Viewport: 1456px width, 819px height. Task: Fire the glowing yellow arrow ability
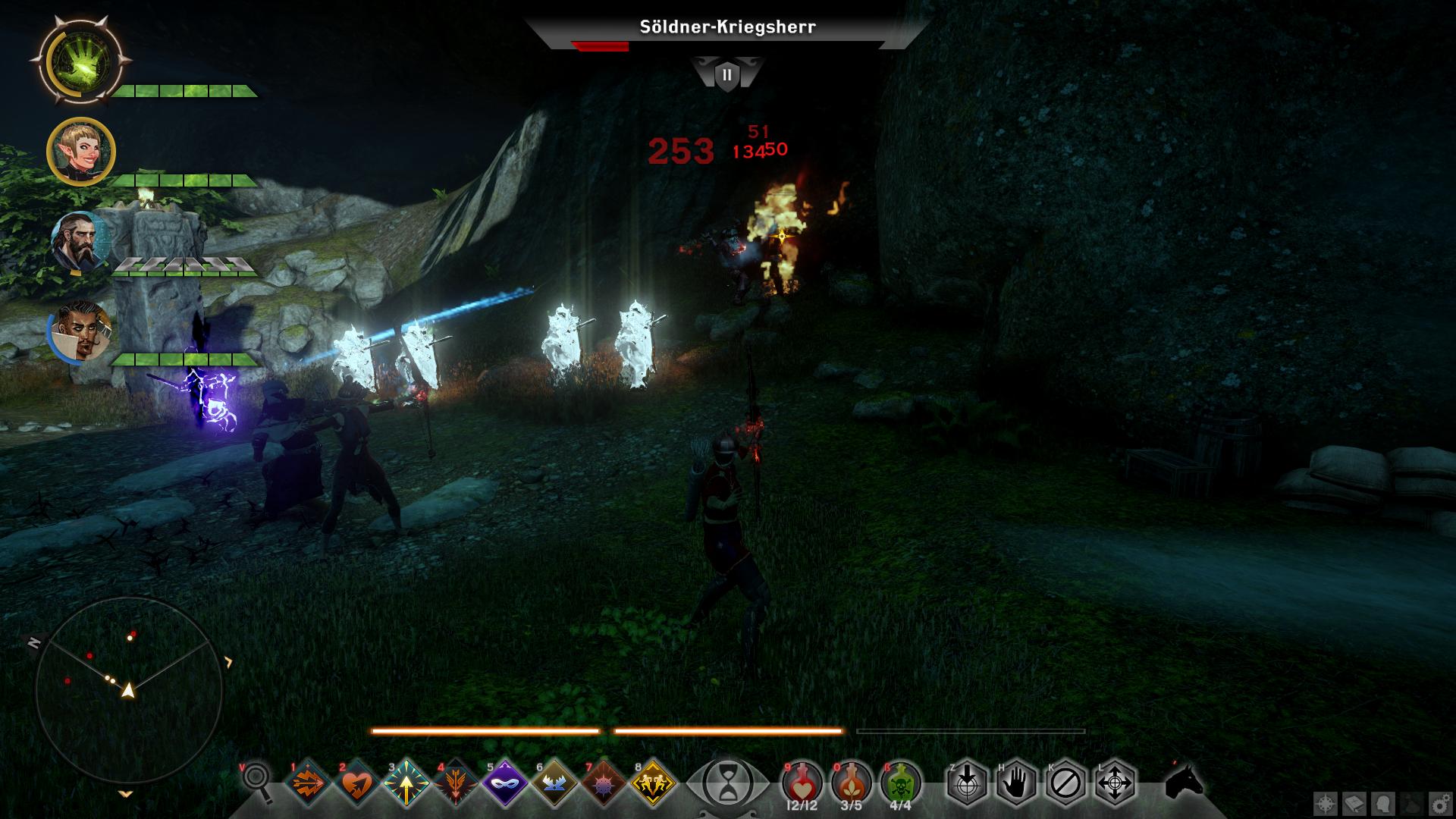(x=407, y=783)
